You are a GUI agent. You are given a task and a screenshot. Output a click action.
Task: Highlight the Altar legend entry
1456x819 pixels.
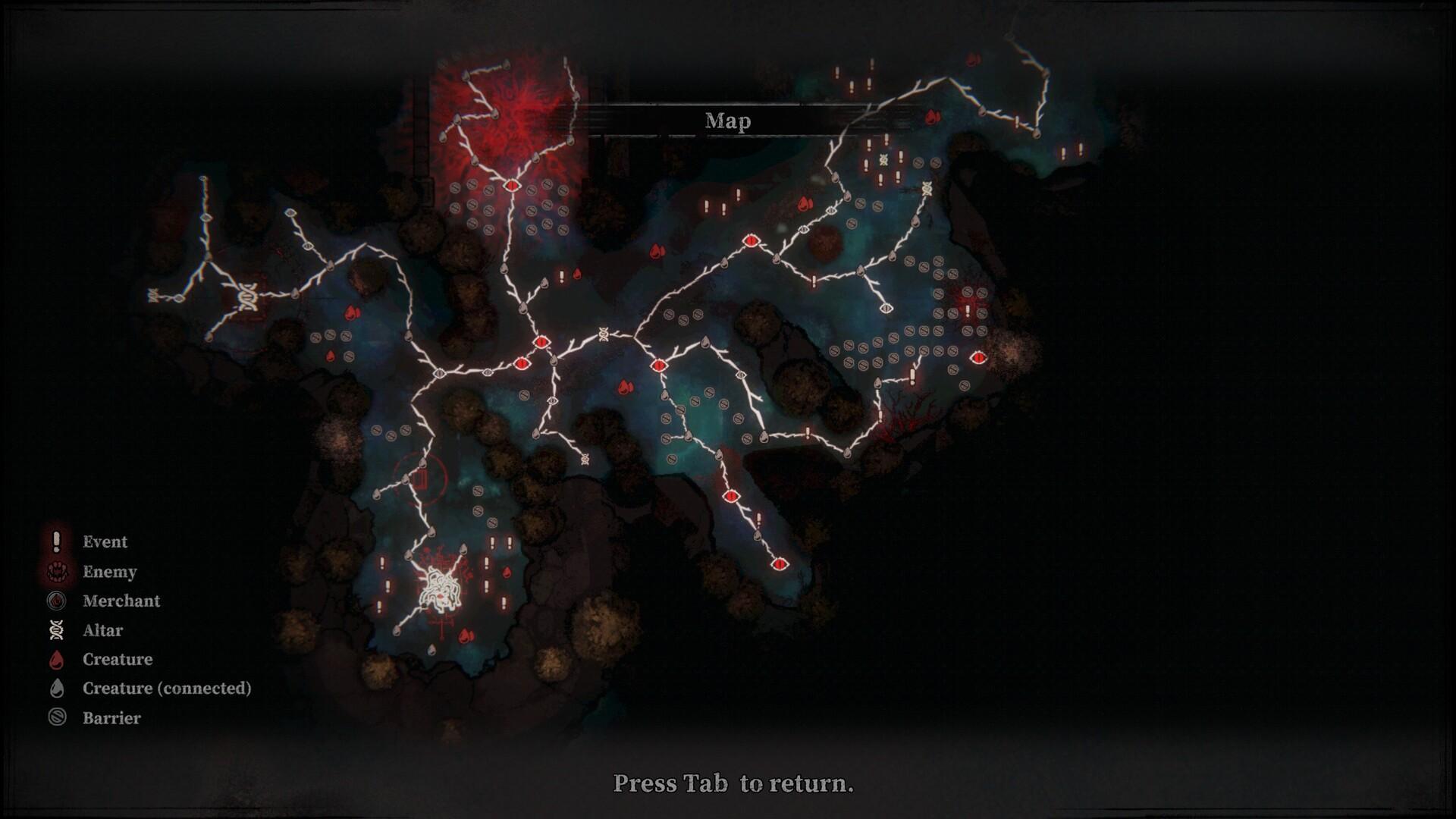[102, 630]
